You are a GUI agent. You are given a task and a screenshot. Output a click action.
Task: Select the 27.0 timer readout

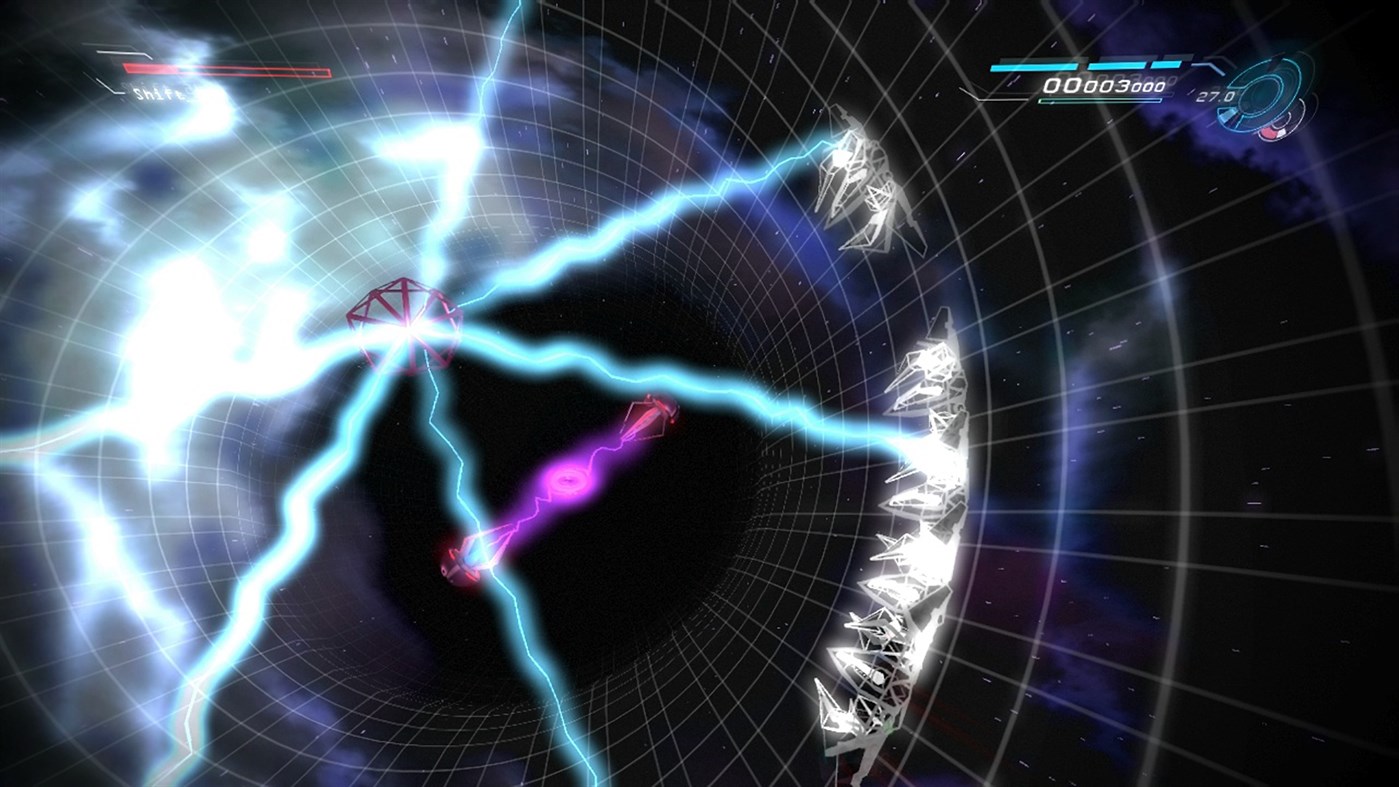pos(1217,96)
